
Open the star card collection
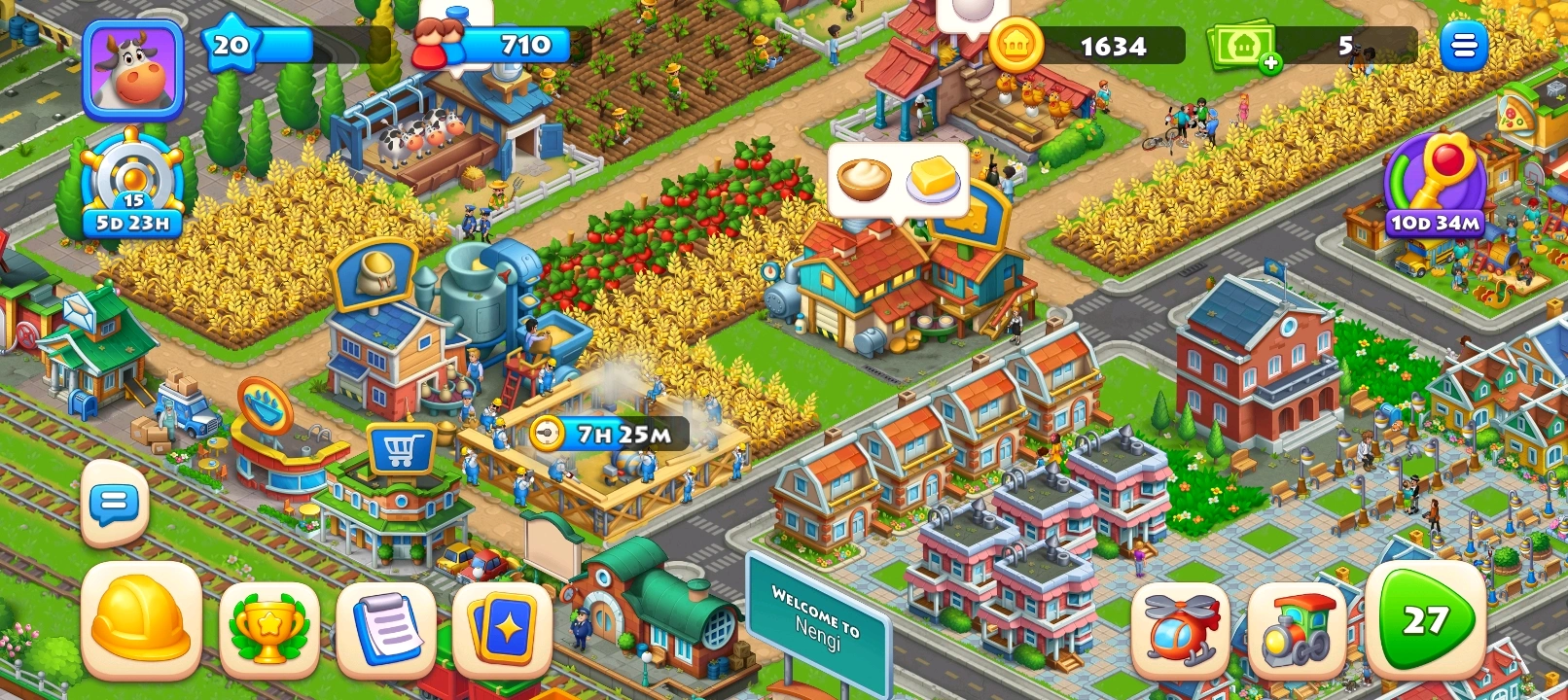(502, 629)
